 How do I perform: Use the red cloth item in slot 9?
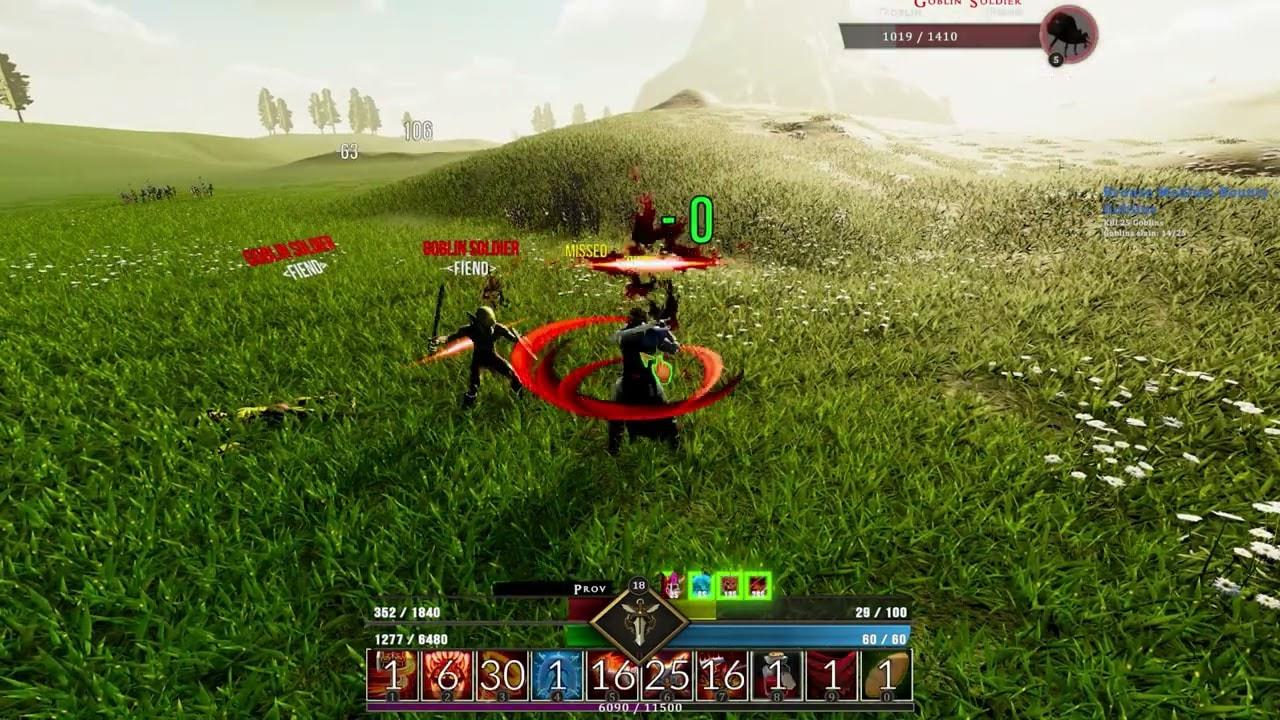(x=831, y=676)
